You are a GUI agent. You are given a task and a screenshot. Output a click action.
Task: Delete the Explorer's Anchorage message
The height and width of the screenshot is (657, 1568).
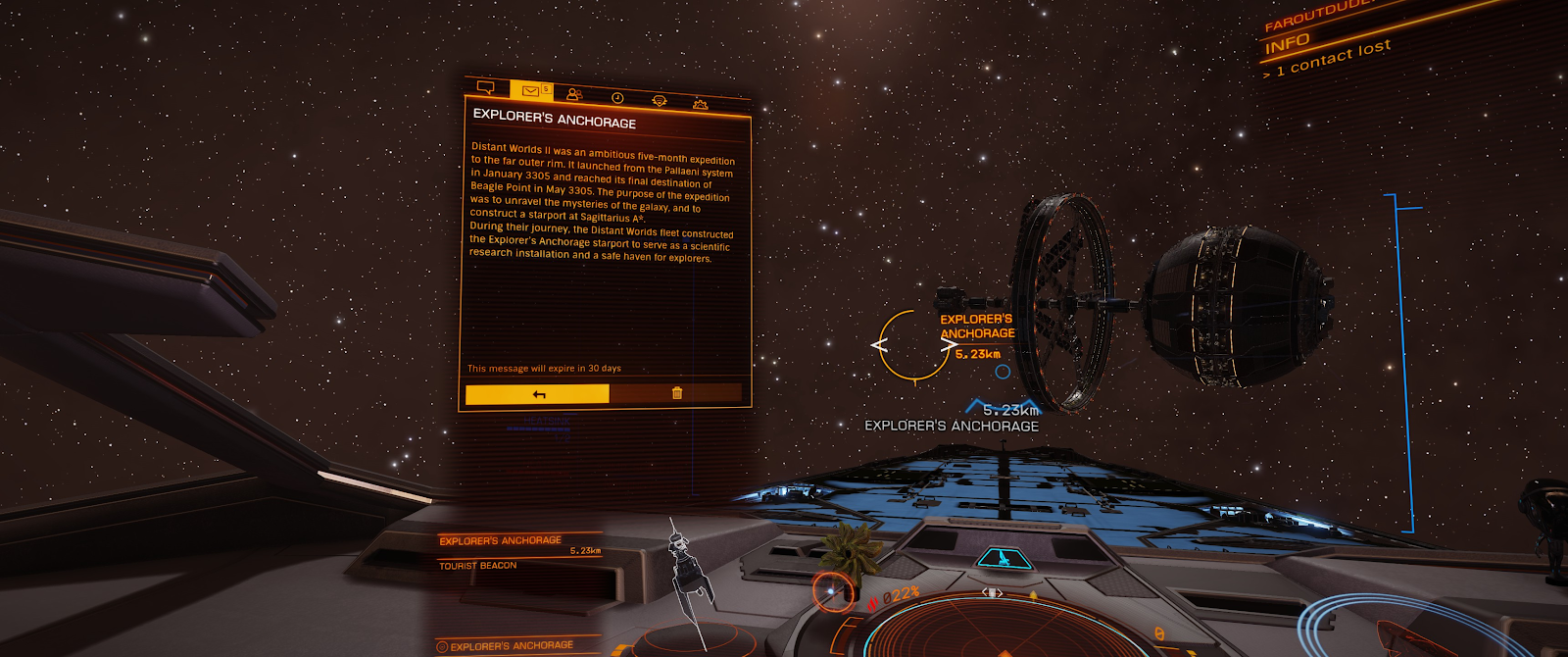676,393
